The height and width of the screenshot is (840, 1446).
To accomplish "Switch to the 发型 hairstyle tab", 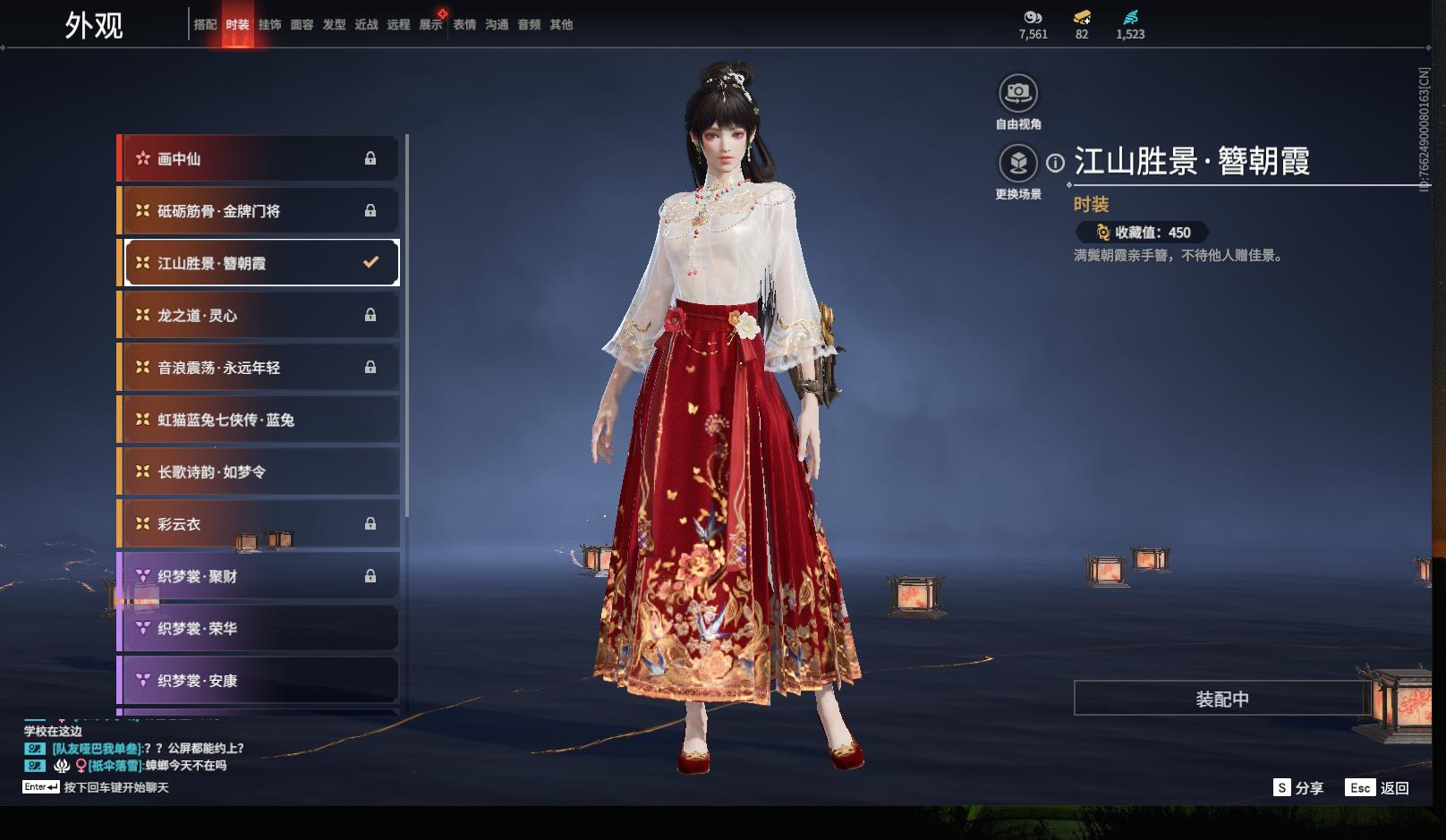I will (334, 25).
